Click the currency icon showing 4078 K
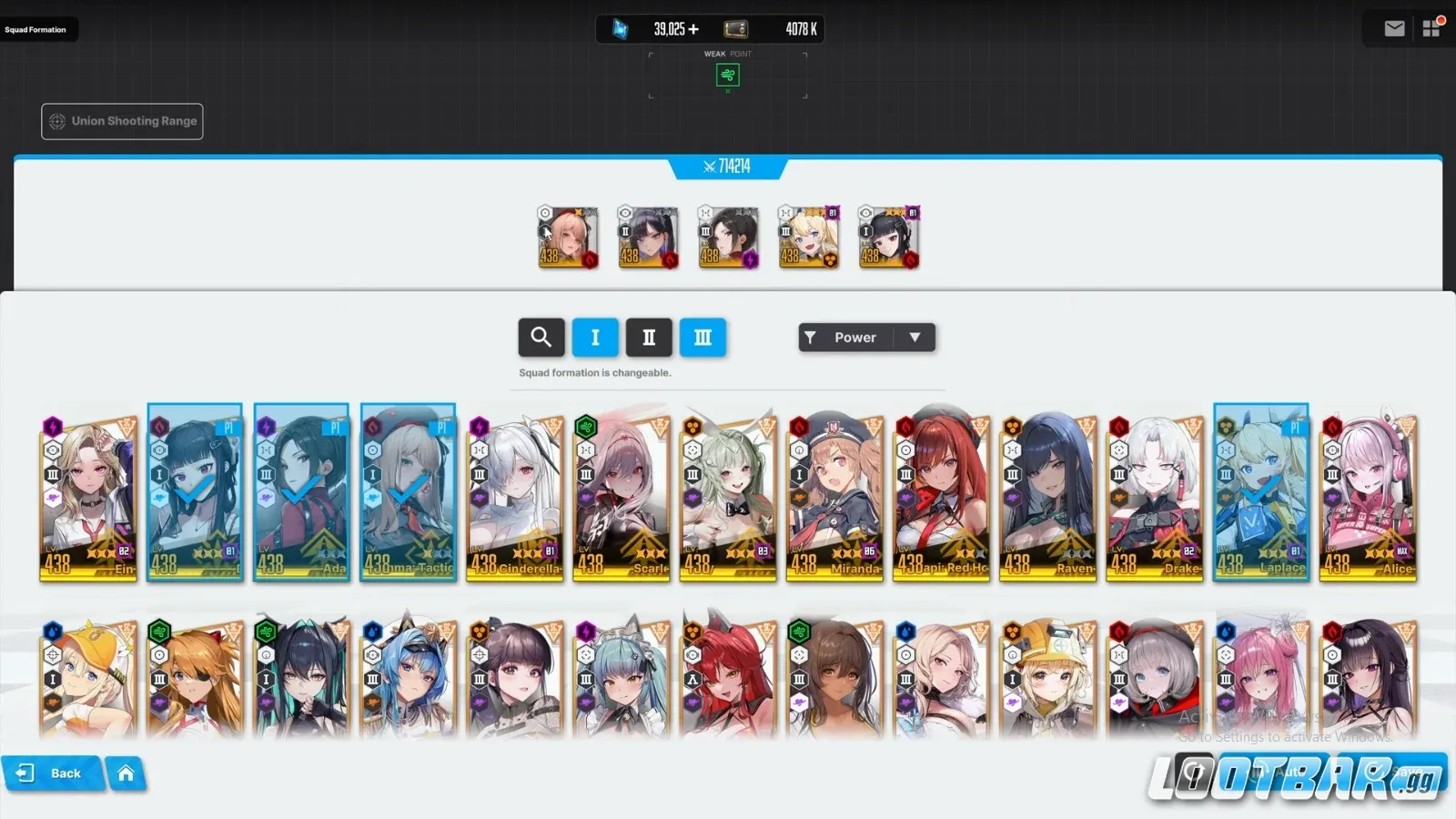This screenshot has width=1456, height=819. point(733,28)
